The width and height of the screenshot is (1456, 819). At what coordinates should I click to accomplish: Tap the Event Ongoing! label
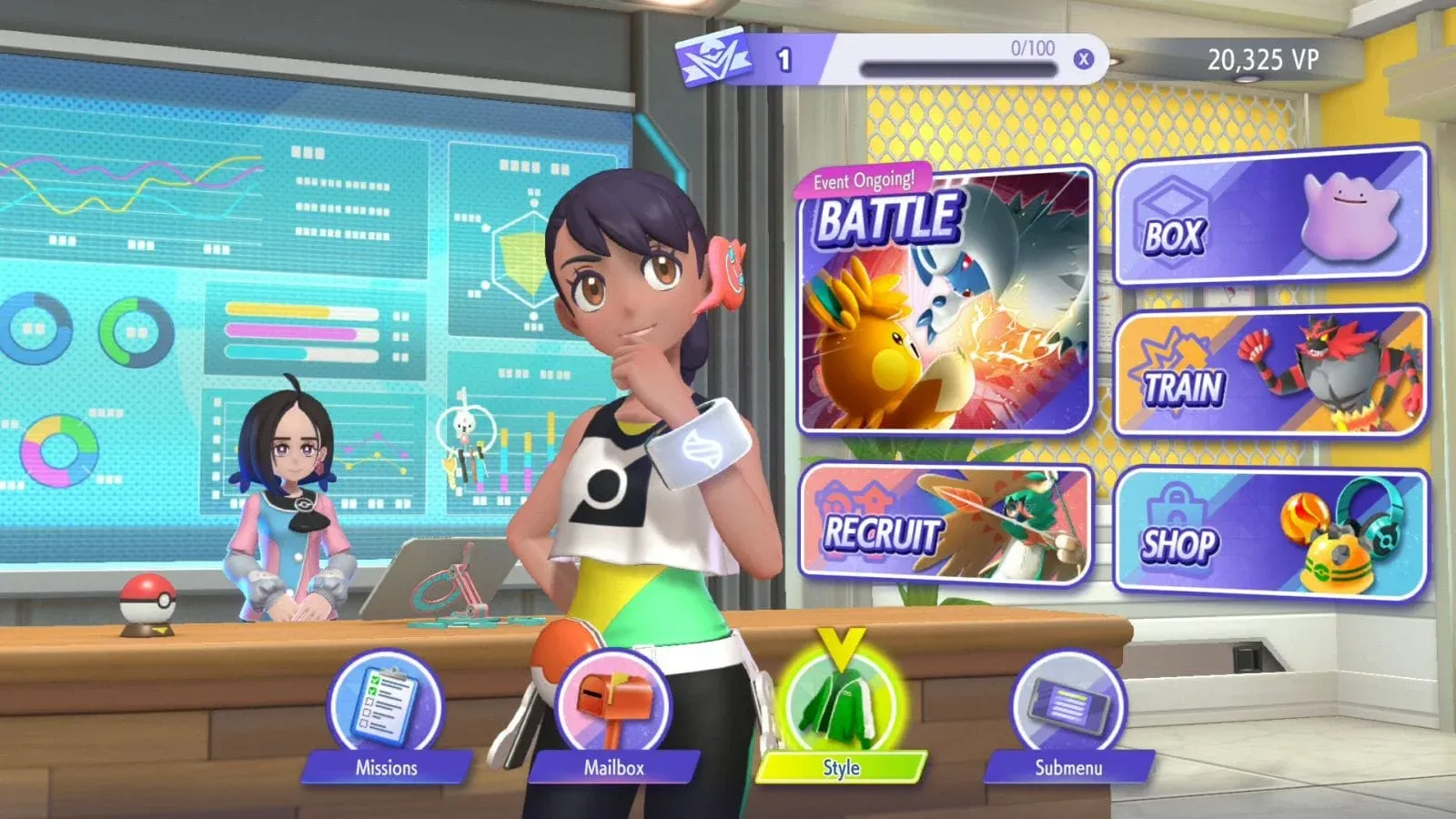[866, 178]
